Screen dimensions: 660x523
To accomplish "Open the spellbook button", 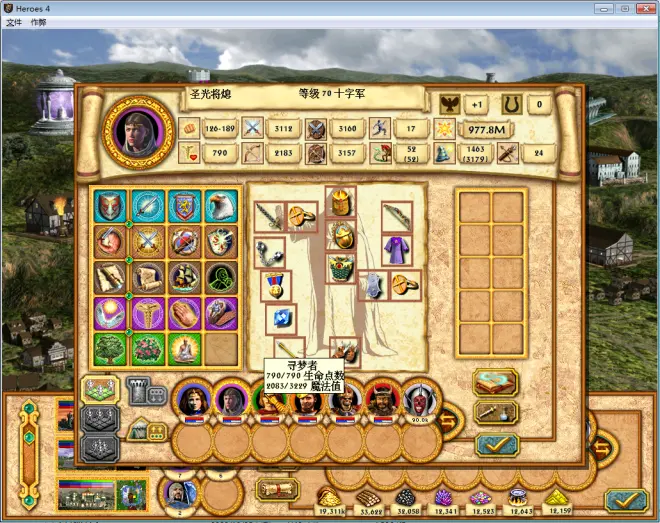I will tap(495, 382).
